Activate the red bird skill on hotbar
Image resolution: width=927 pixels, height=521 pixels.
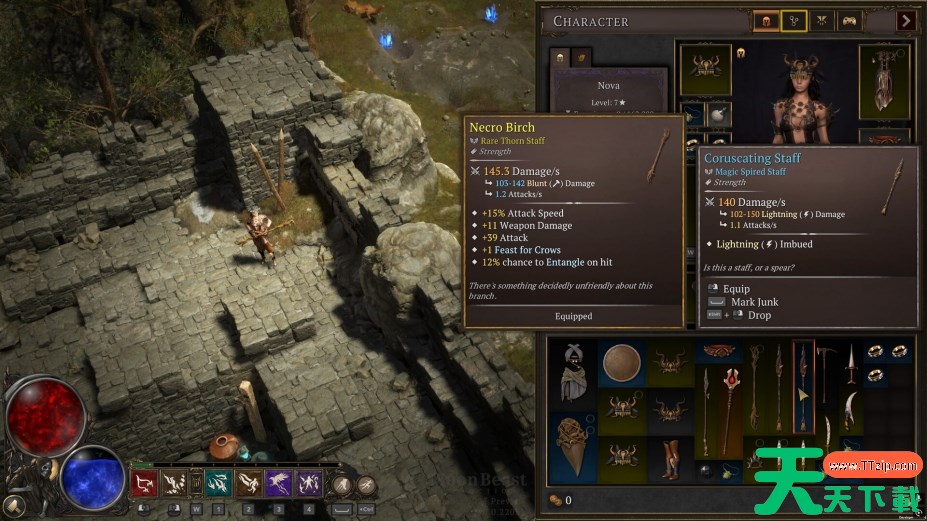click(x=143, y=484)
